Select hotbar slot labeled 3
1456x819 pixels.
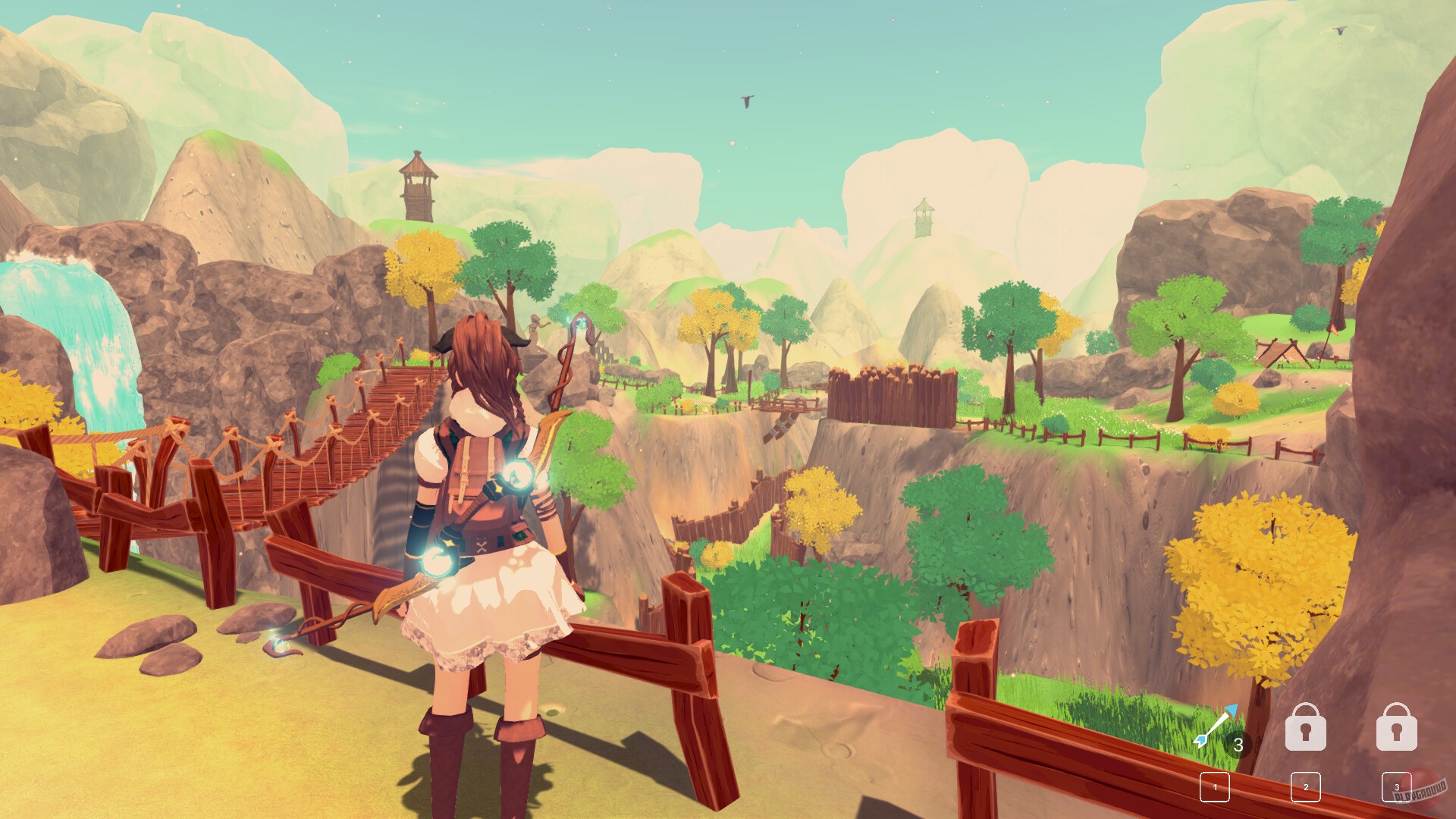point(1398,787)
